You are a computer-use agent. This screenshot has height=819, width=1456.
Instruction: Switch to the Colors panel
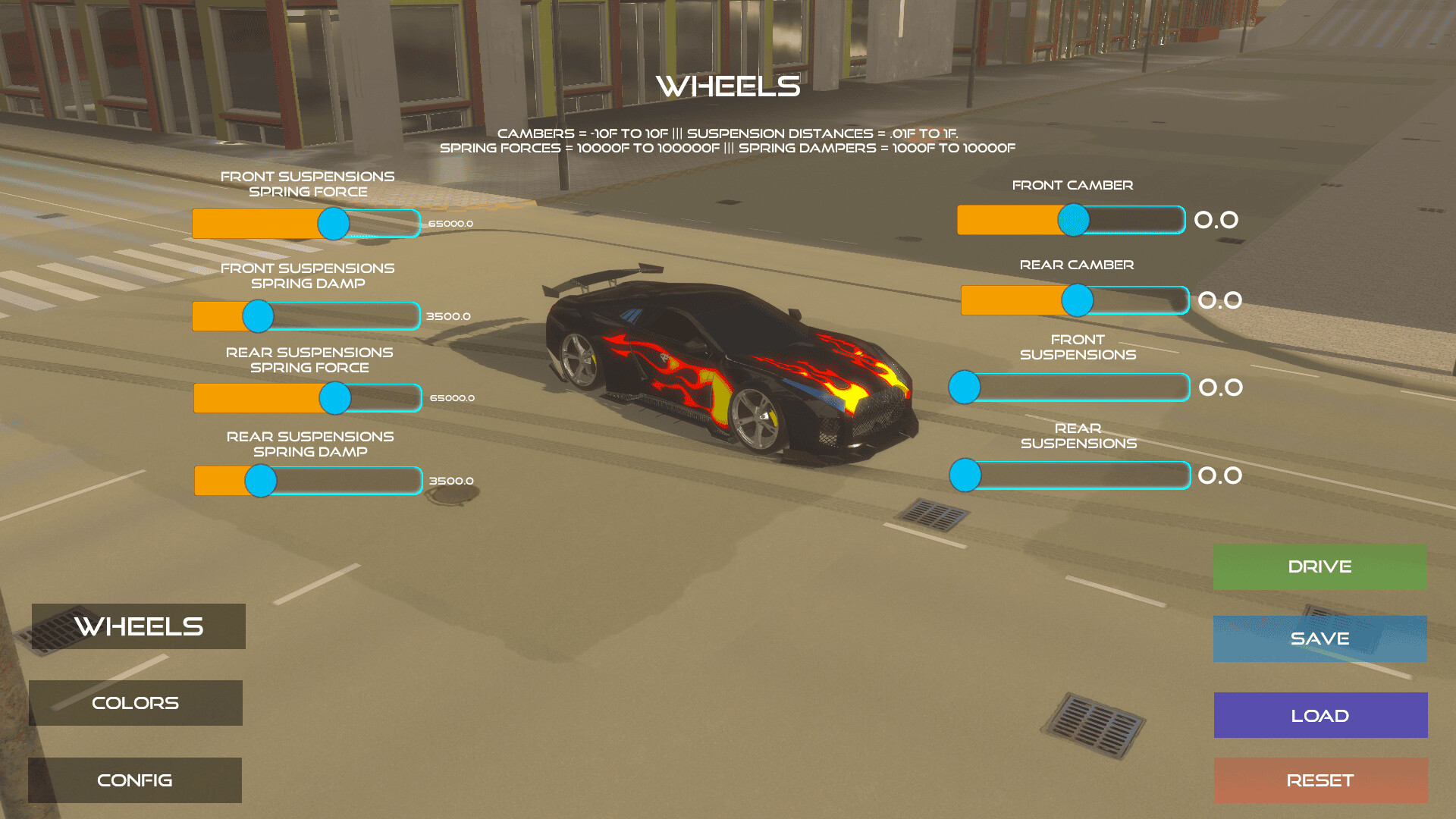click(135, 703)
